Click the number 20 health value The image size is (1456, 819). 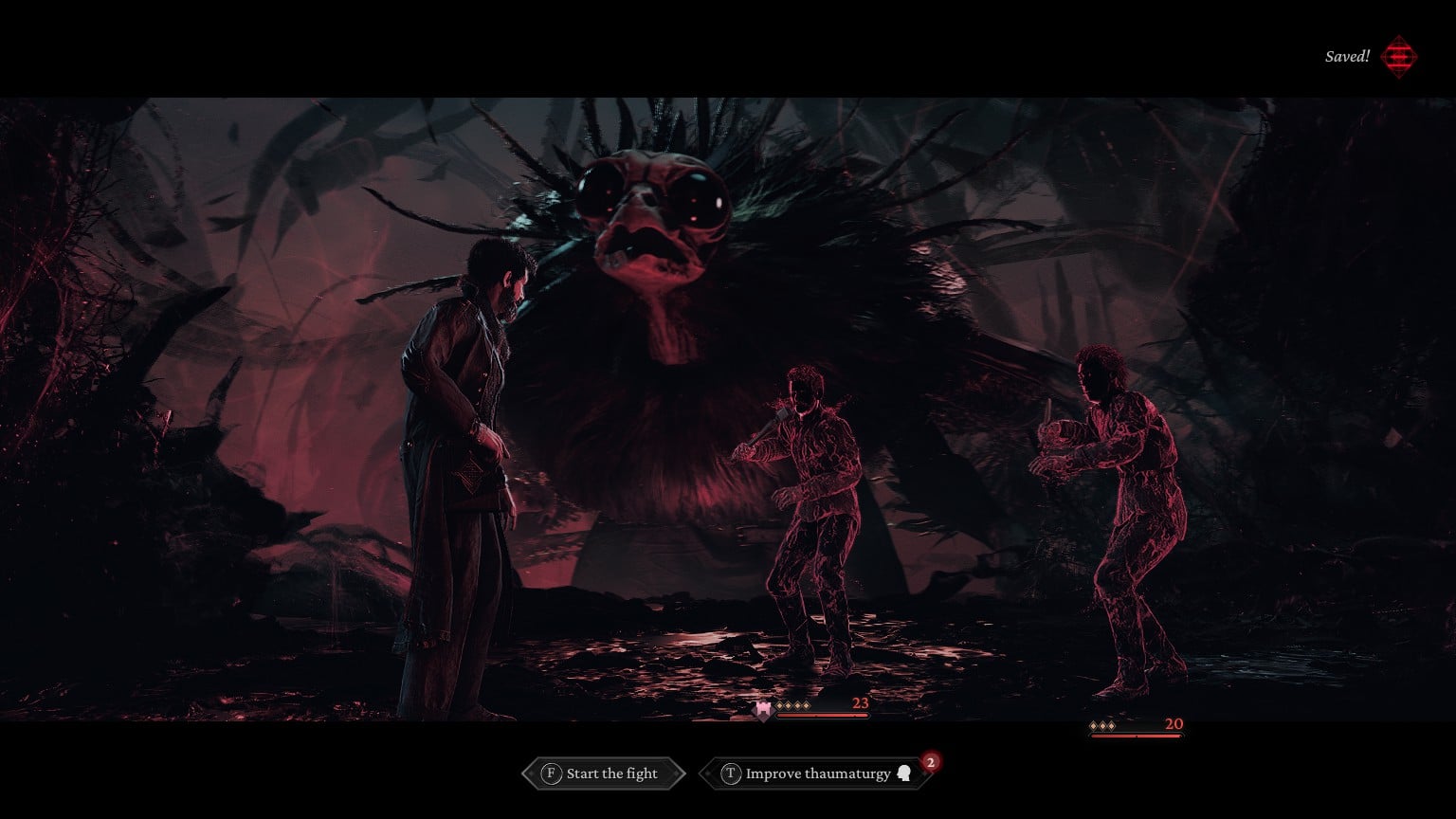click(1174, 723)
